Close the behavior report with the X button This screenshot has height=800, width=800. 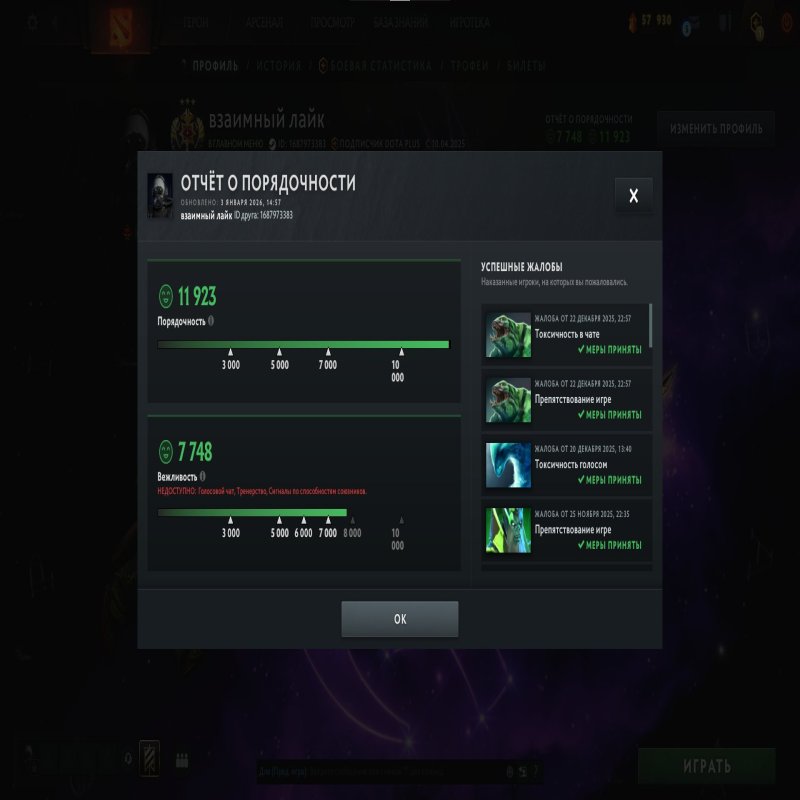click(633, 196)
